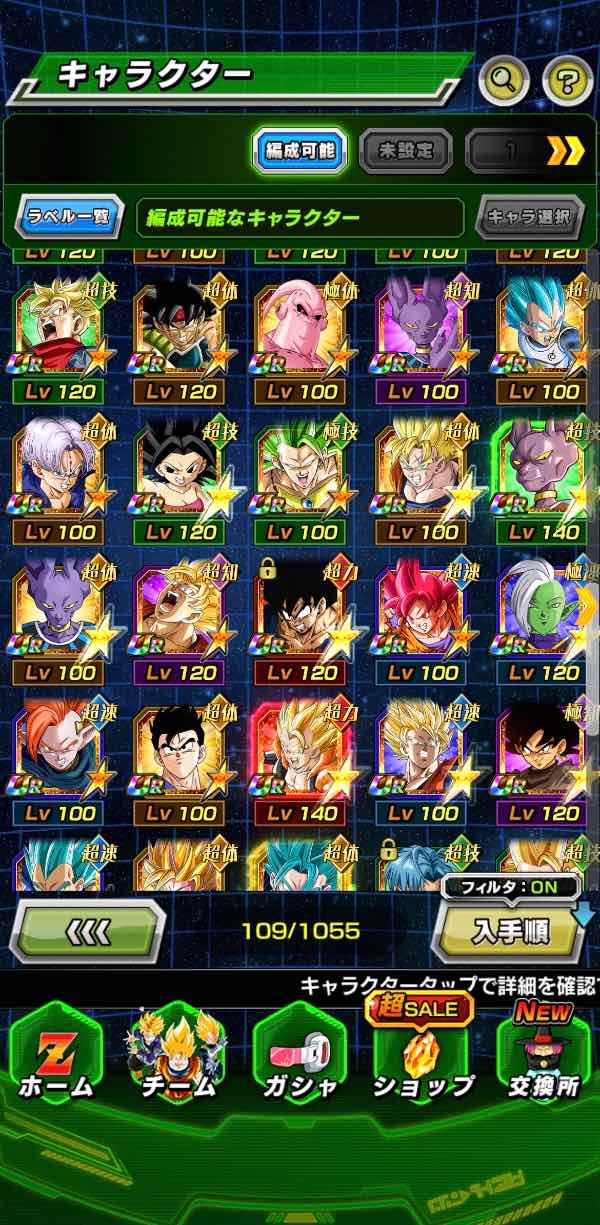Tap the キャラ選択 button
The image size is (600, 1225).
(x=529, y=215)
